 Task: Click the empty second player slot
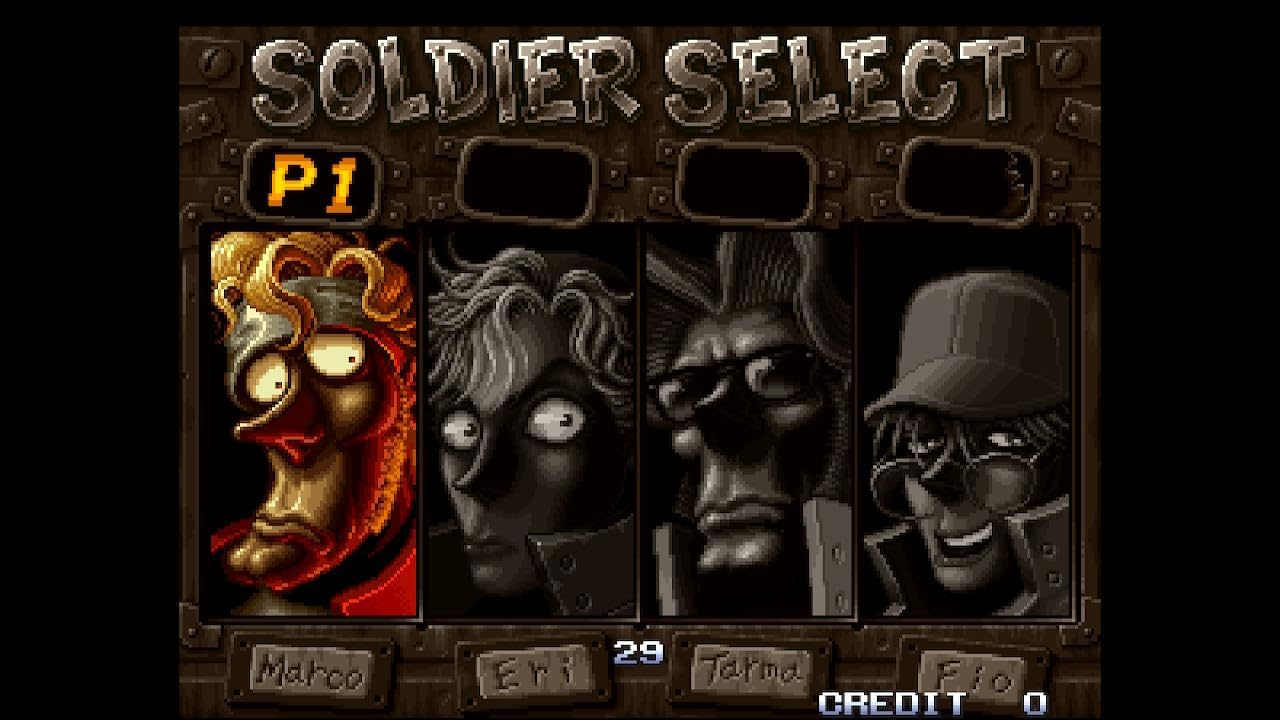pyautogui.click(x=530, y=180)
